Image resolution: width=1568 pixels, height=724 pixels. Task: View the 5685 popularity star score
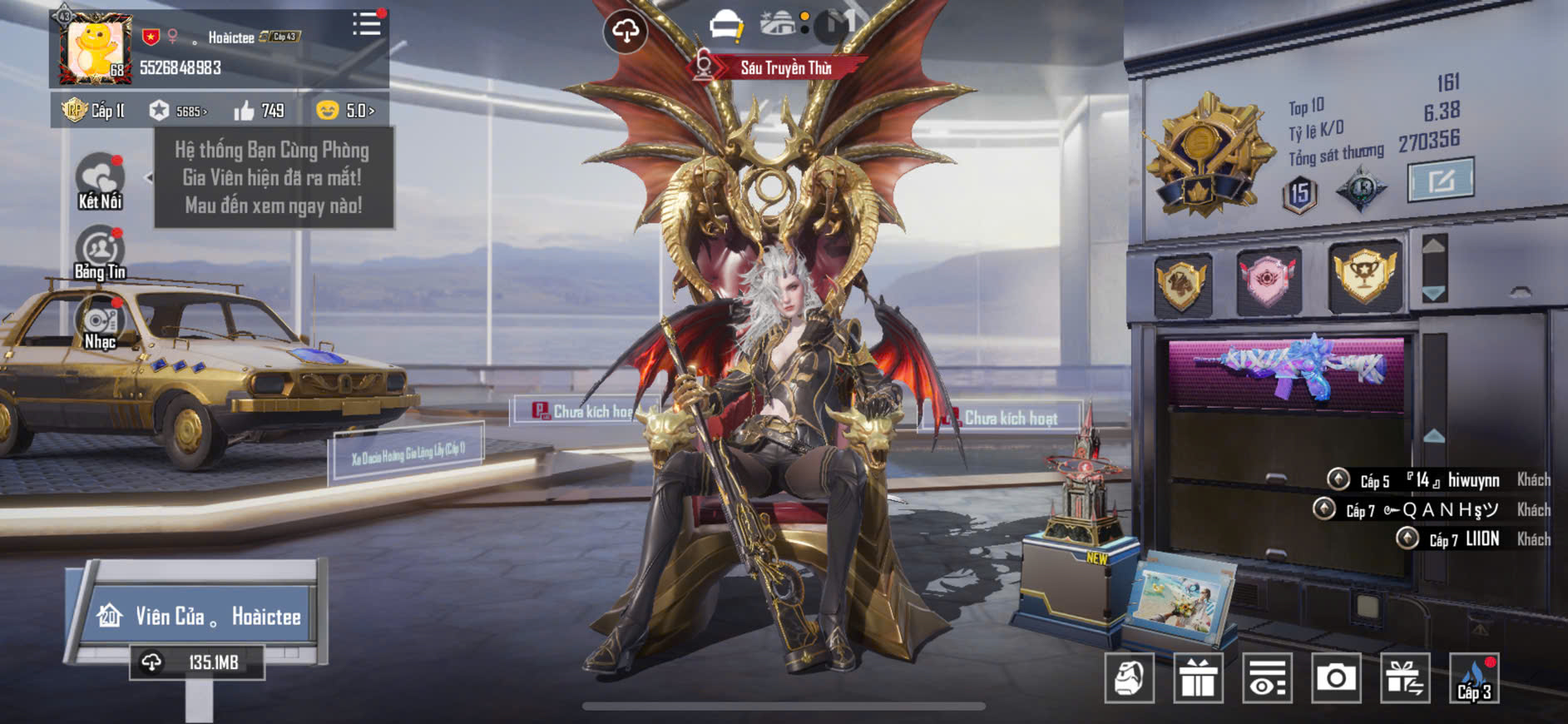click(x=177, y=111)
